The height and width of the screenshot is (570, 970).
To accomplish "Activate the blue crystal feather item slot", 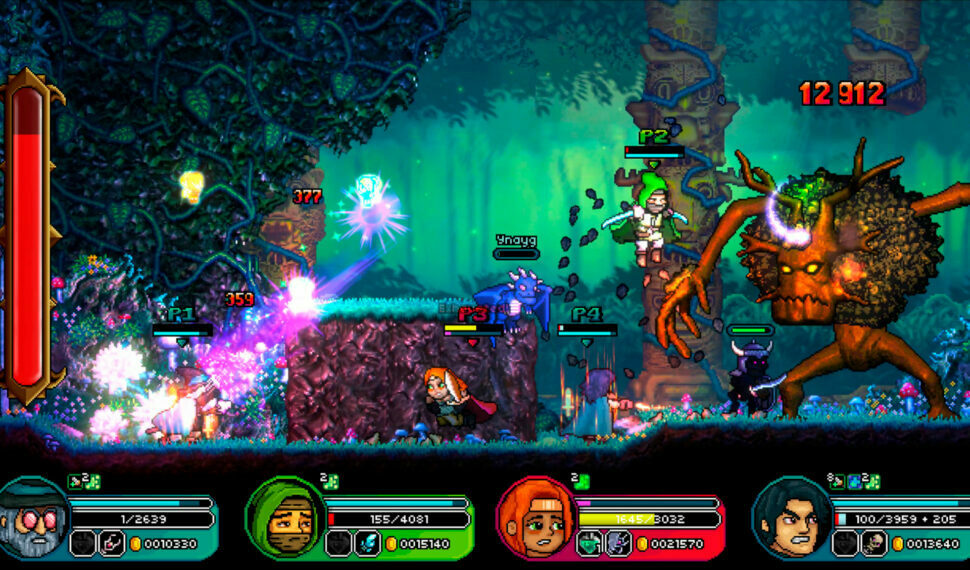I will tap(367, 543).
